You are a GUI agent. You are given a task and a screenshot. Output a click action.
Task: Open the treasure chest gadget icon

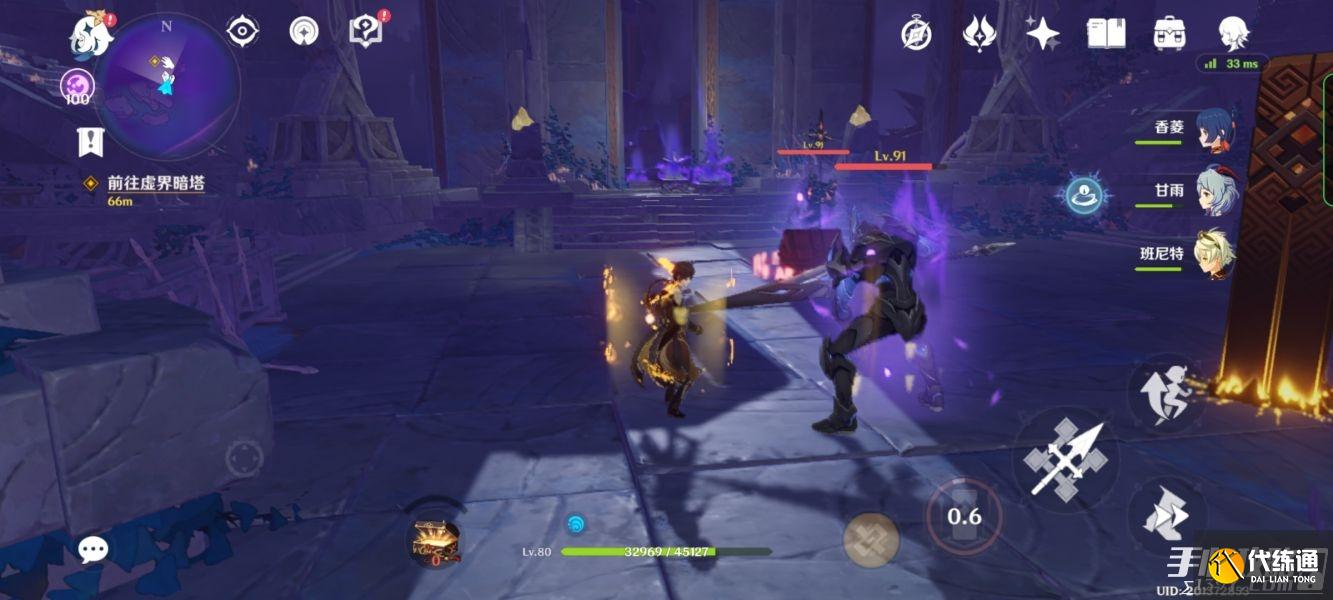coord(436,539)
